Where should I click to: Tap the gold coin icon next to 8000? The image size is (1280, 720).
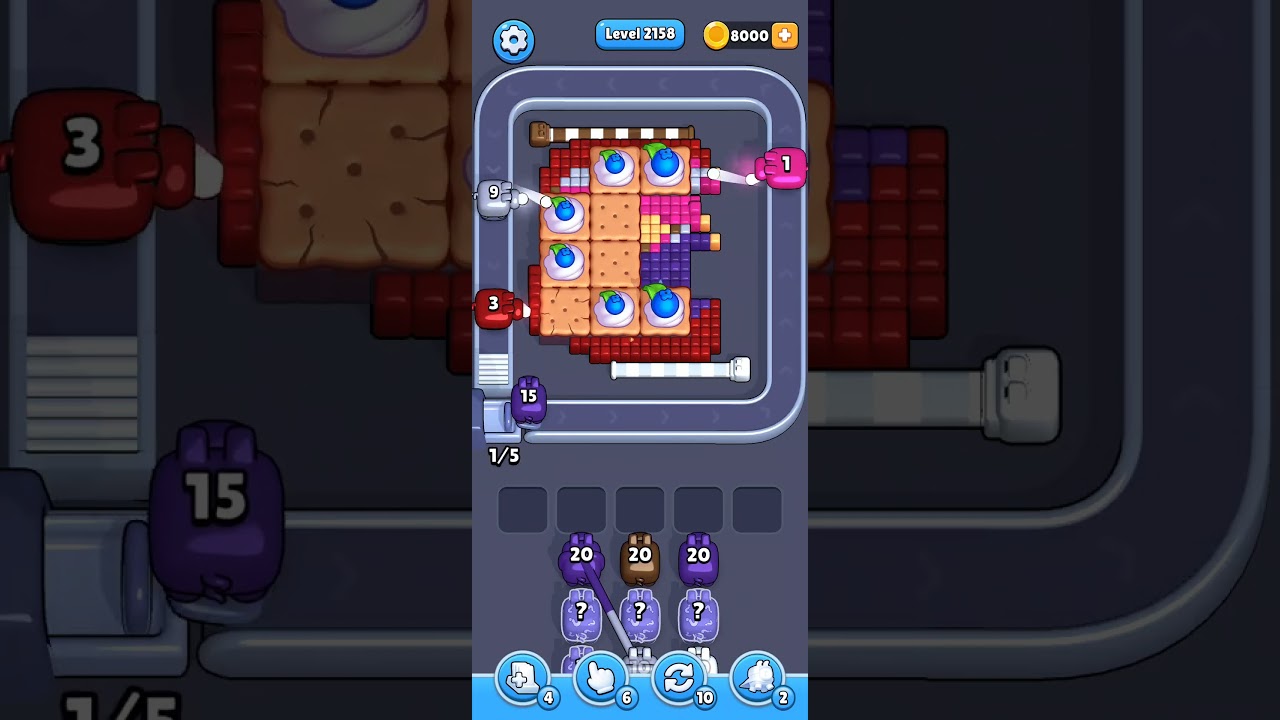717,34
